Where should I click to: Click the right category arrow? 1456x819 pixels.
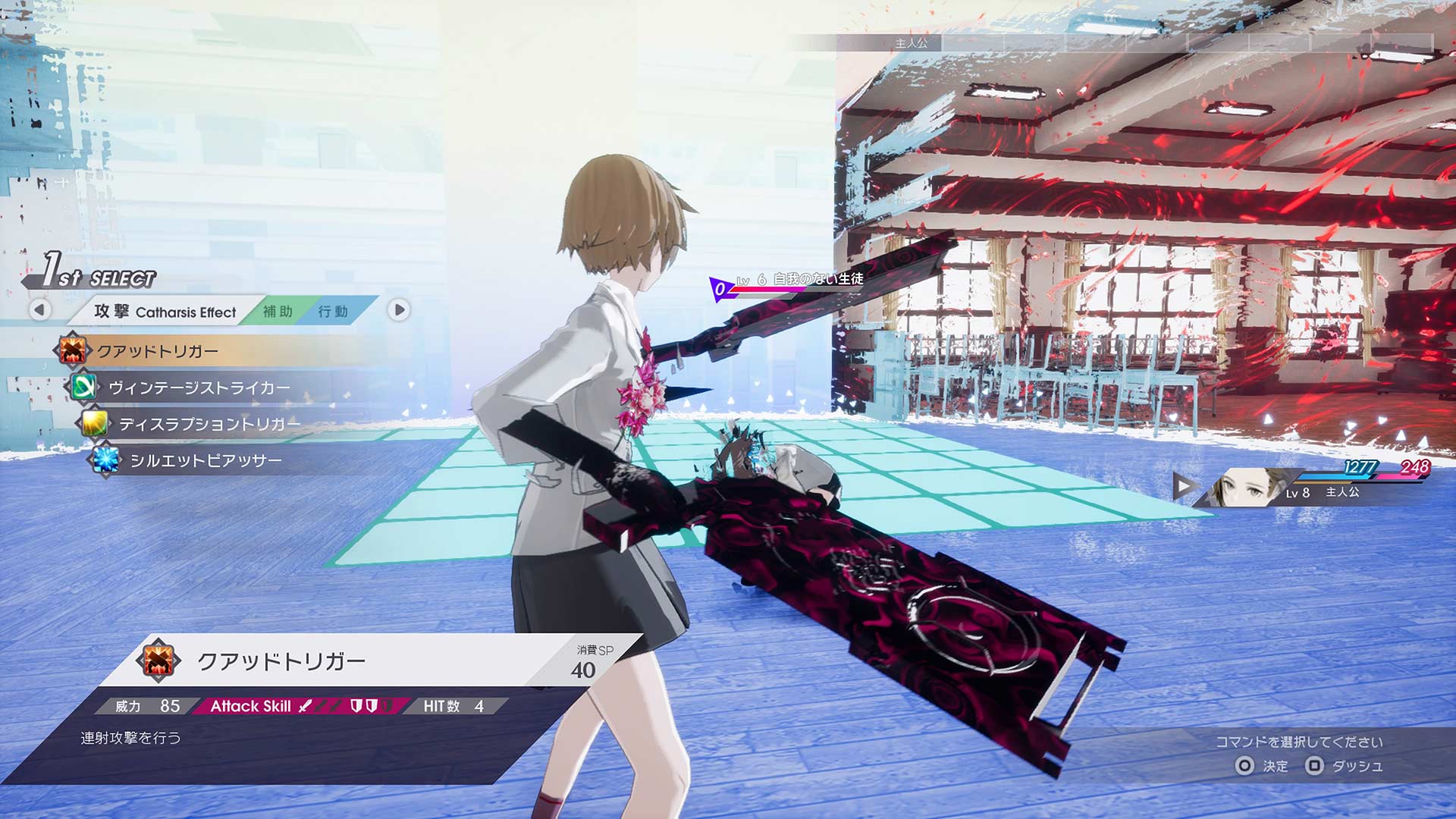[x=399, y=309]
